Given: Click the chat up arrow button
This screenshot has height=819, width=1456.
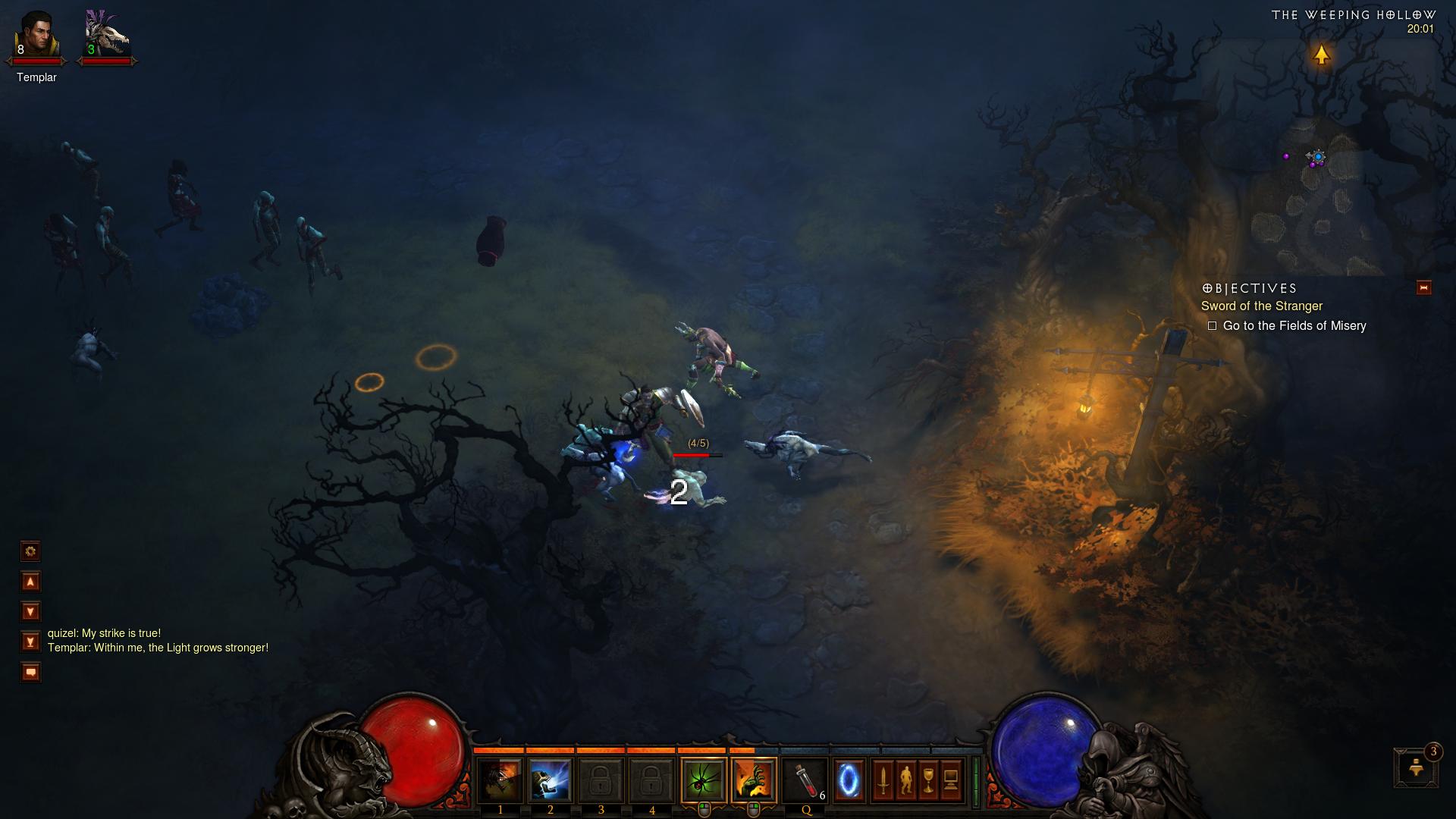Looking at the screenshot, I should click(30, 582).
